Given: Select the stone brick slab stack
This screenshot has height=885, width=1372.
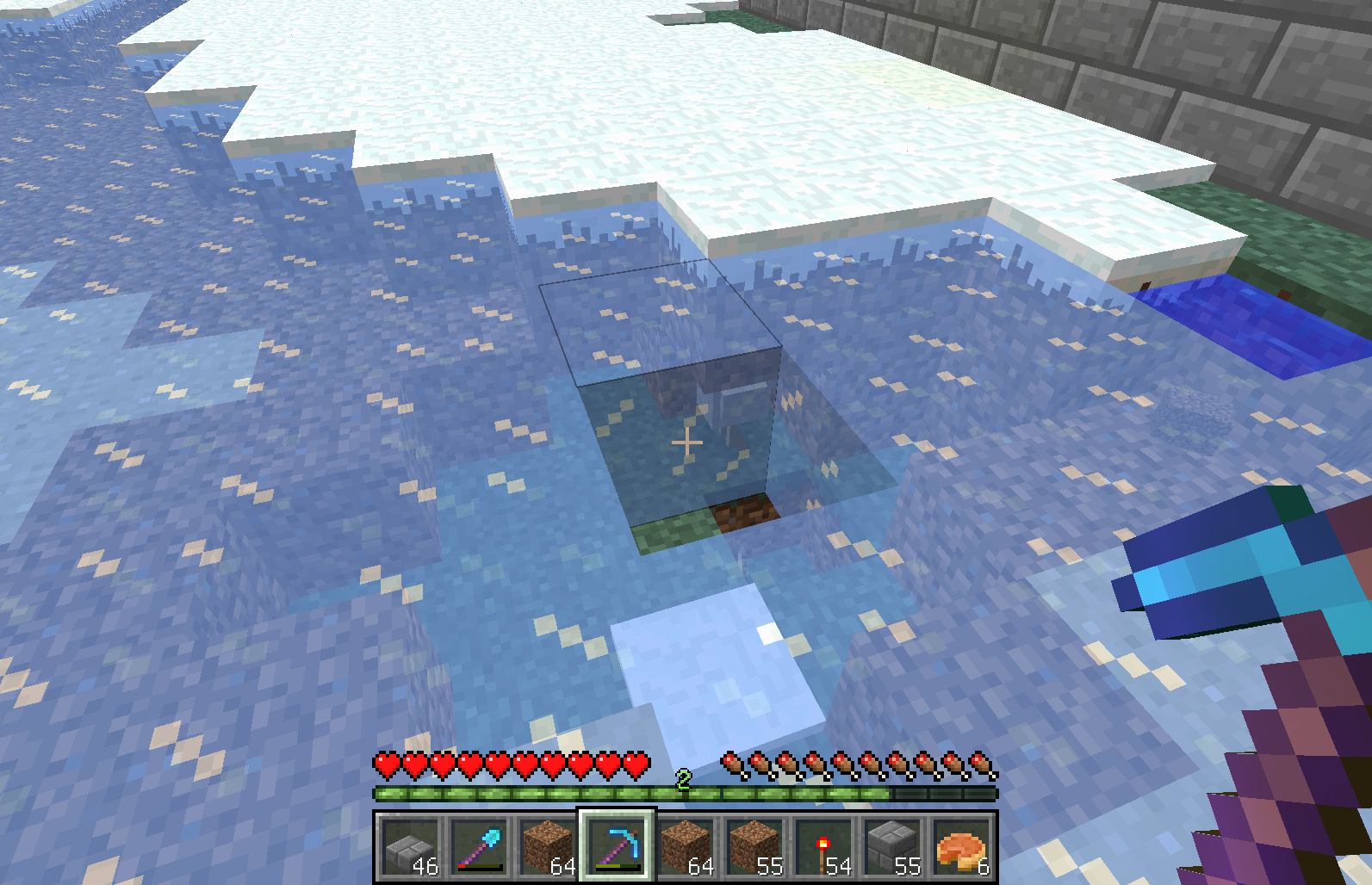Looking at the screenshot, I should [410, 846].
